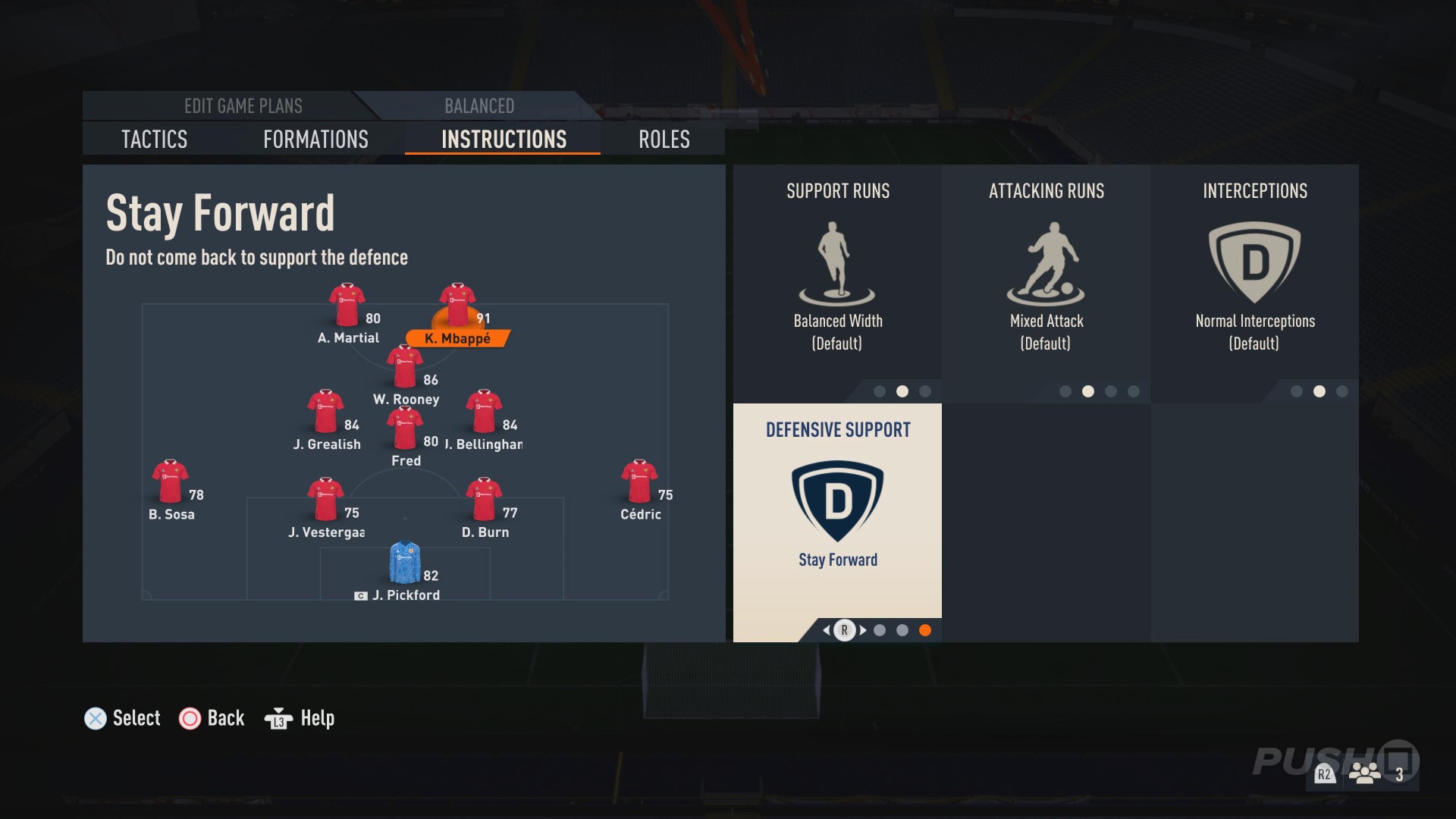The image size is (1456, 819).
Task: Select the Support Runs player icon
Action: tap(836, 262)
